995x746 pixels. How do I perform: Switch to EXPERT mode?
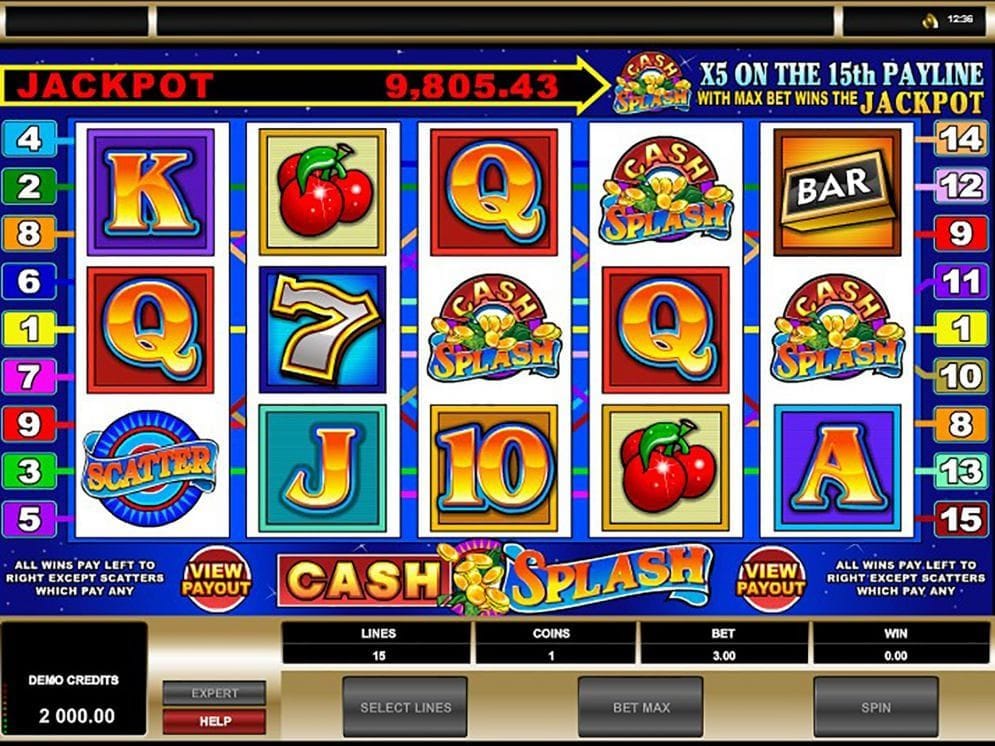click(x=215, y=693)
